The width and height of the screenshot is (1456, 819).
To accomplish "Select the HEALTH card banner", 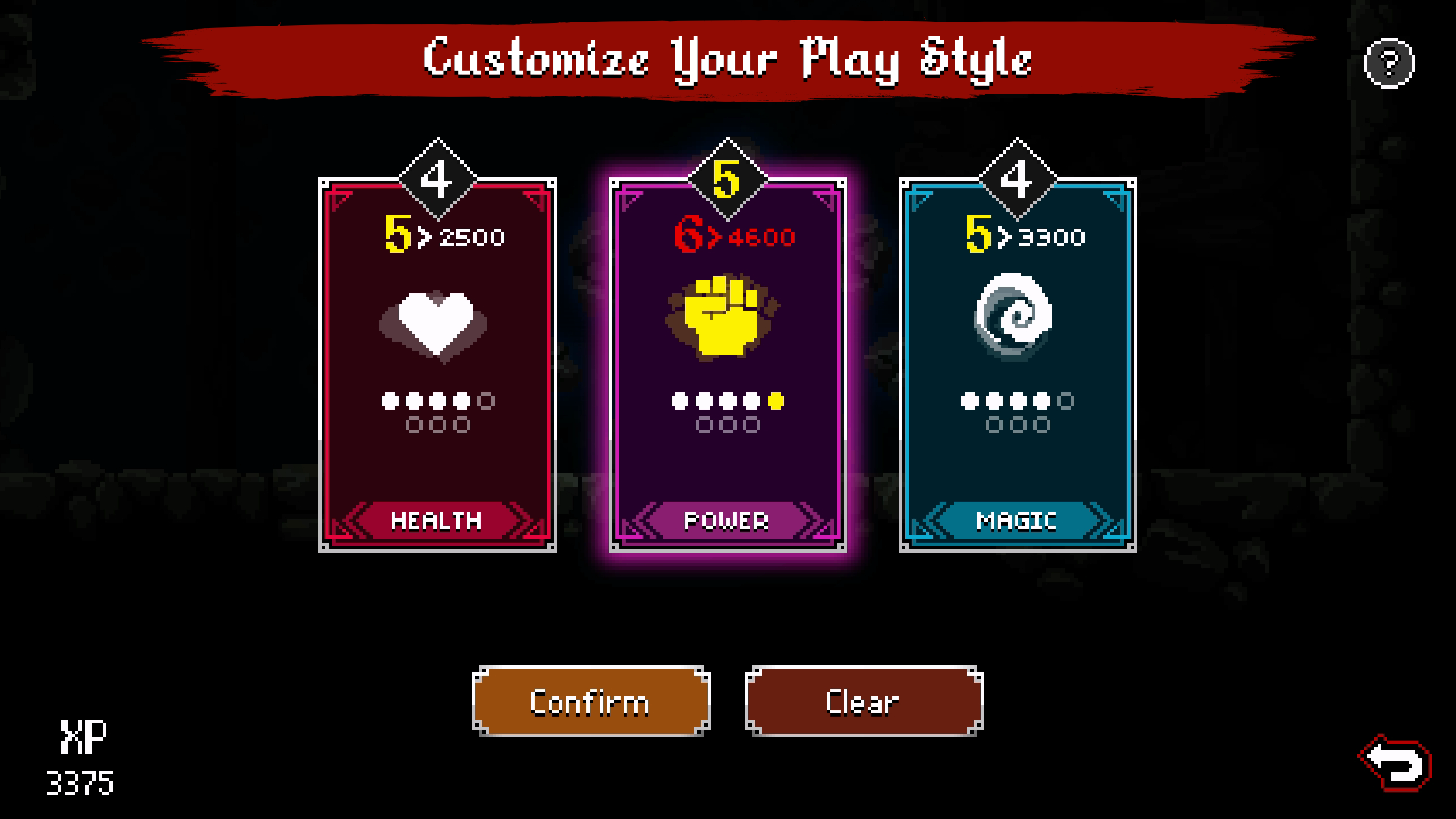I will [x=435, y=521].
